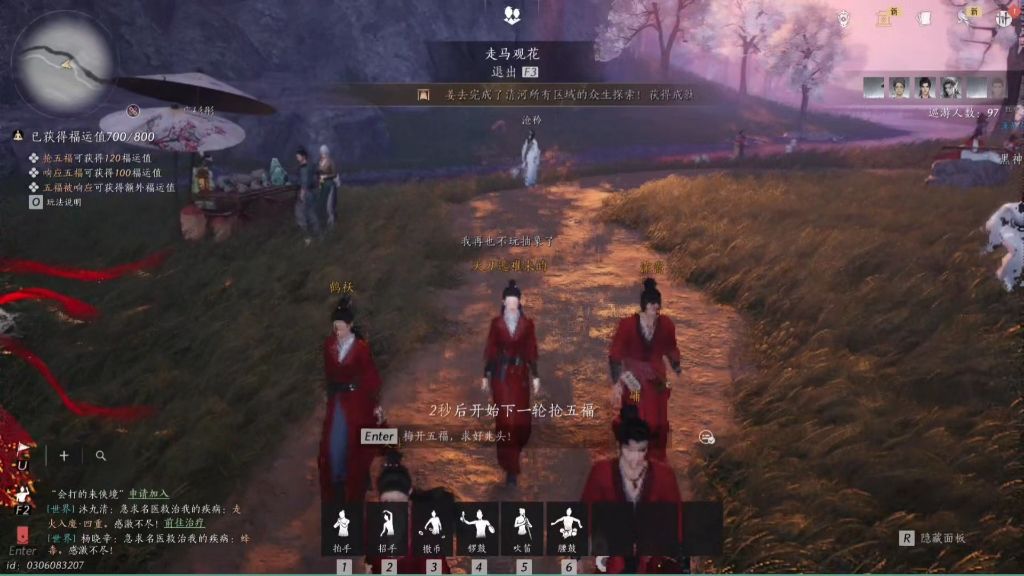
Task: Activate the 吹笛 flute-playing emote
Action: pos(523,527)
